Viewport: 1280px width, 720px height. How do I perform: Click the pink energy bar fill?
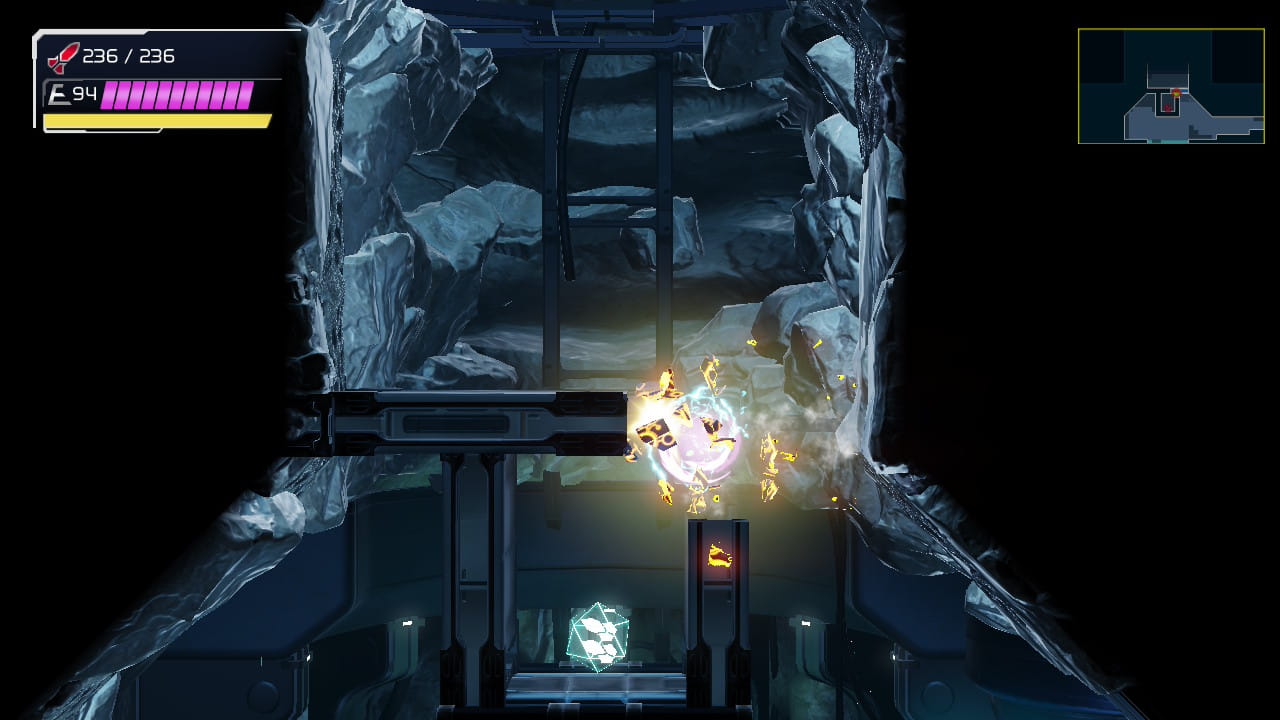(180, 94)
